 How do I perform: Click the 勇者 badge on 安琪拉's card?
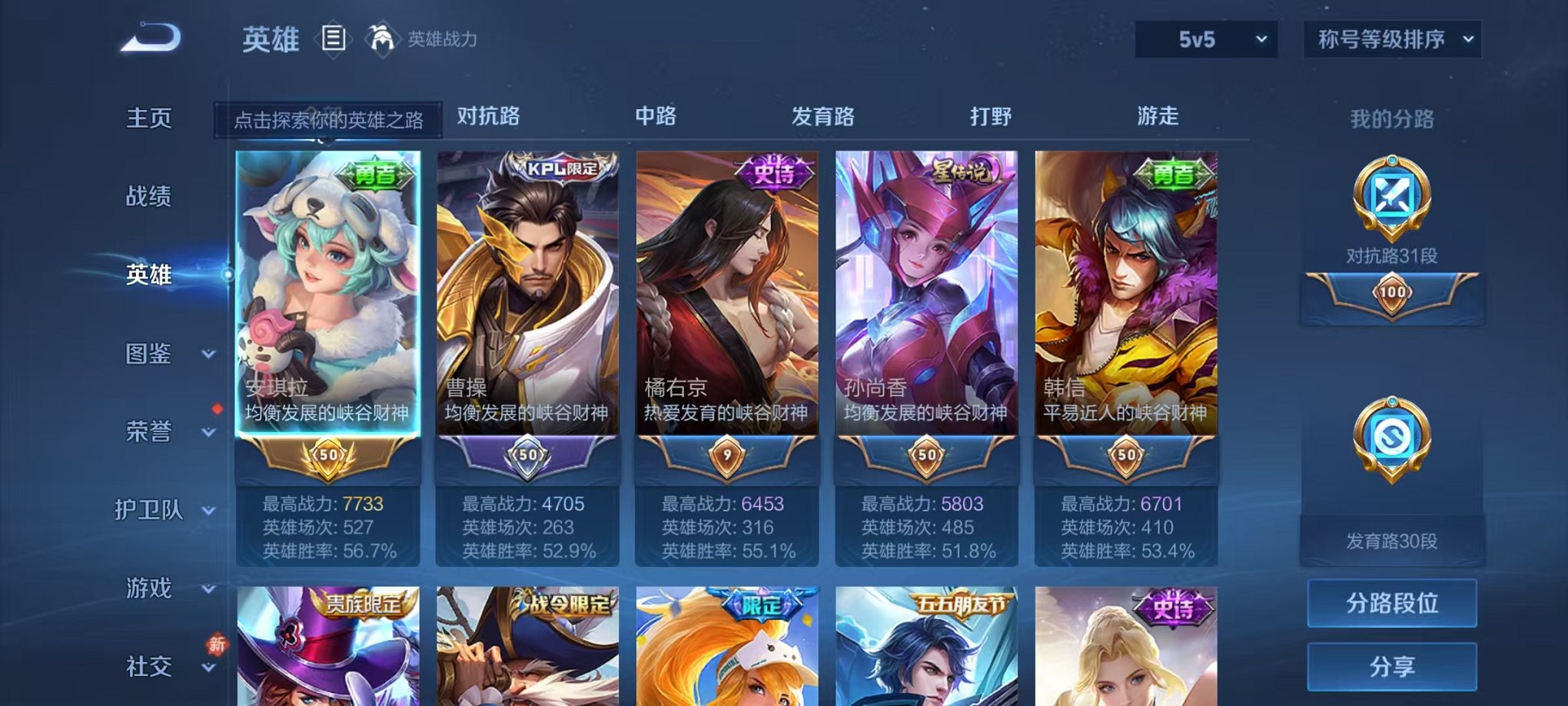[374, 175]
